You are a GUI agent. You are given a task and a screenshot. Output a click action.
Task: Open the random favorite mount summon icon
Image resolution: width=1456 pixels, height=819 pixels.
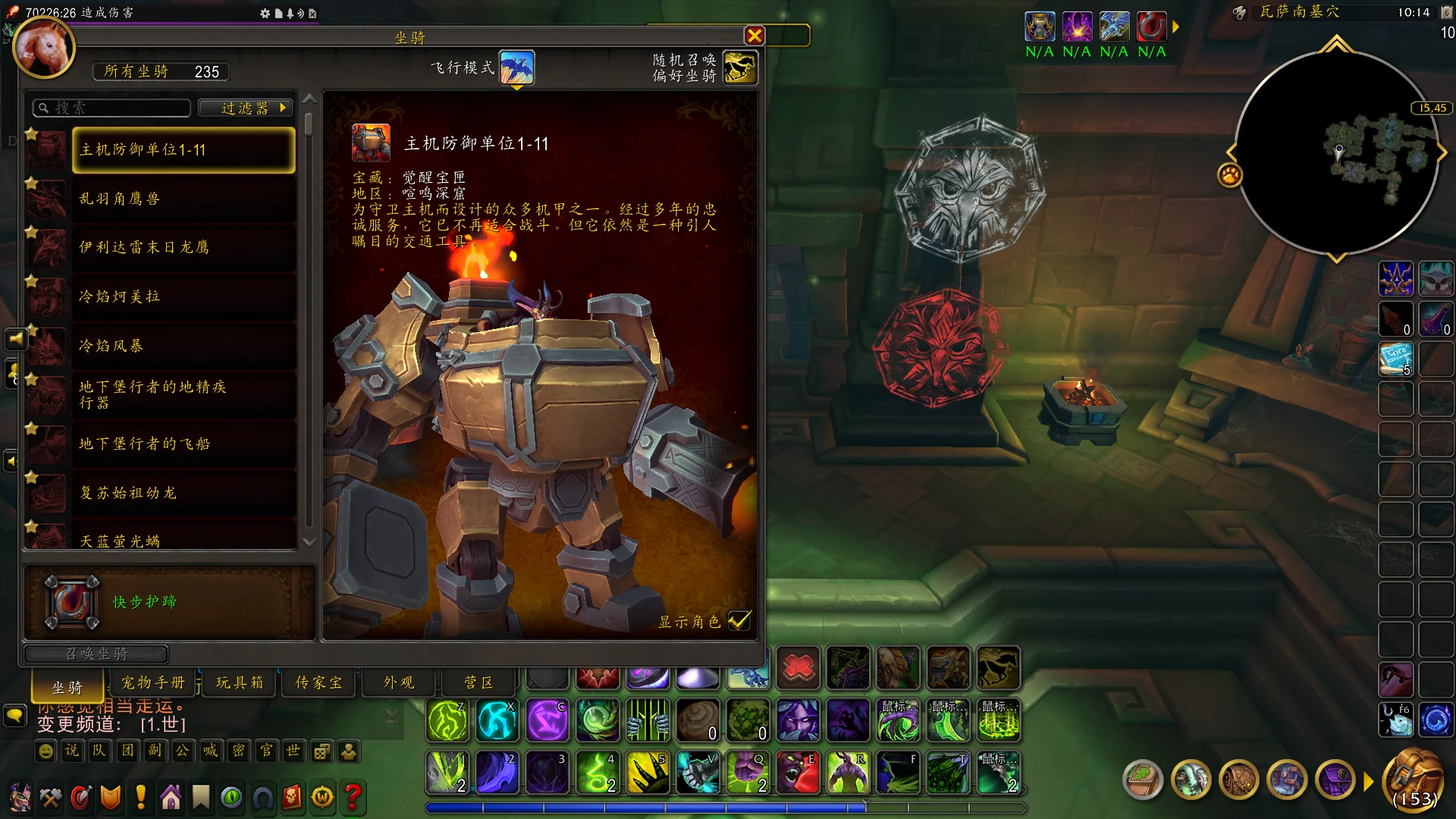[739, 68]
